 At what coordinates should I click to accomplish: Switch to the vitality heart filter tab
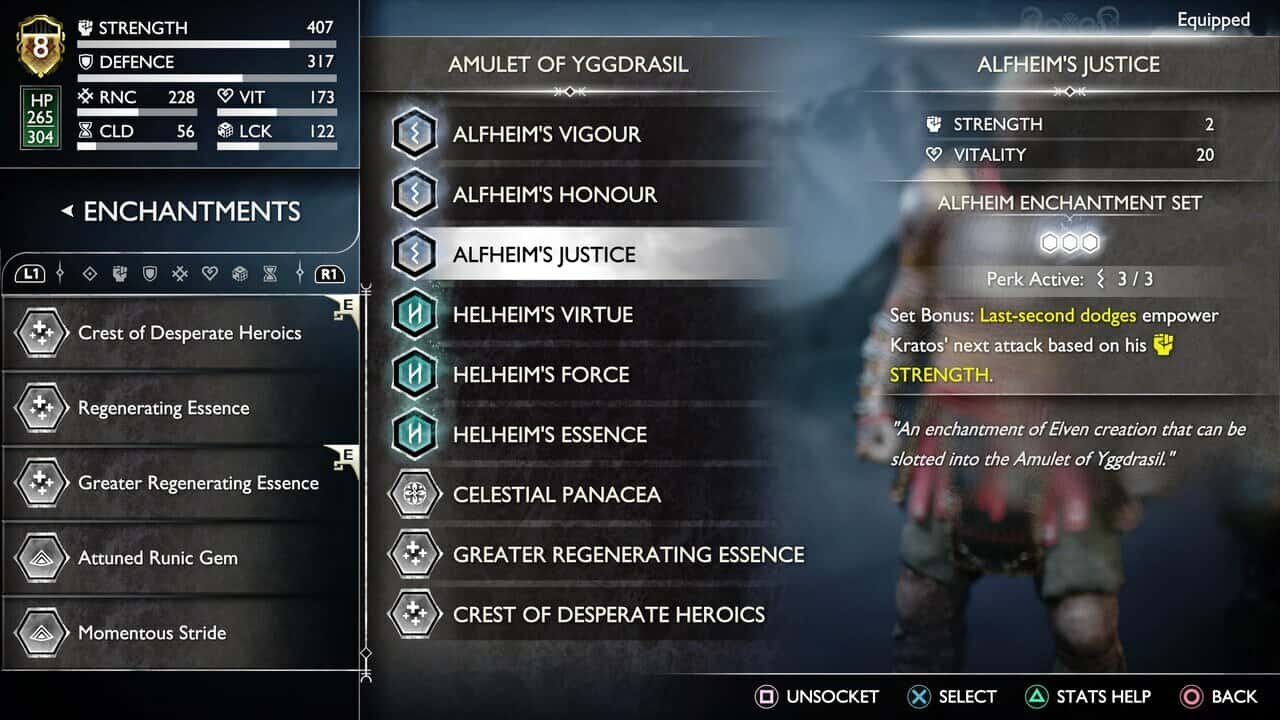pos(209,273)
